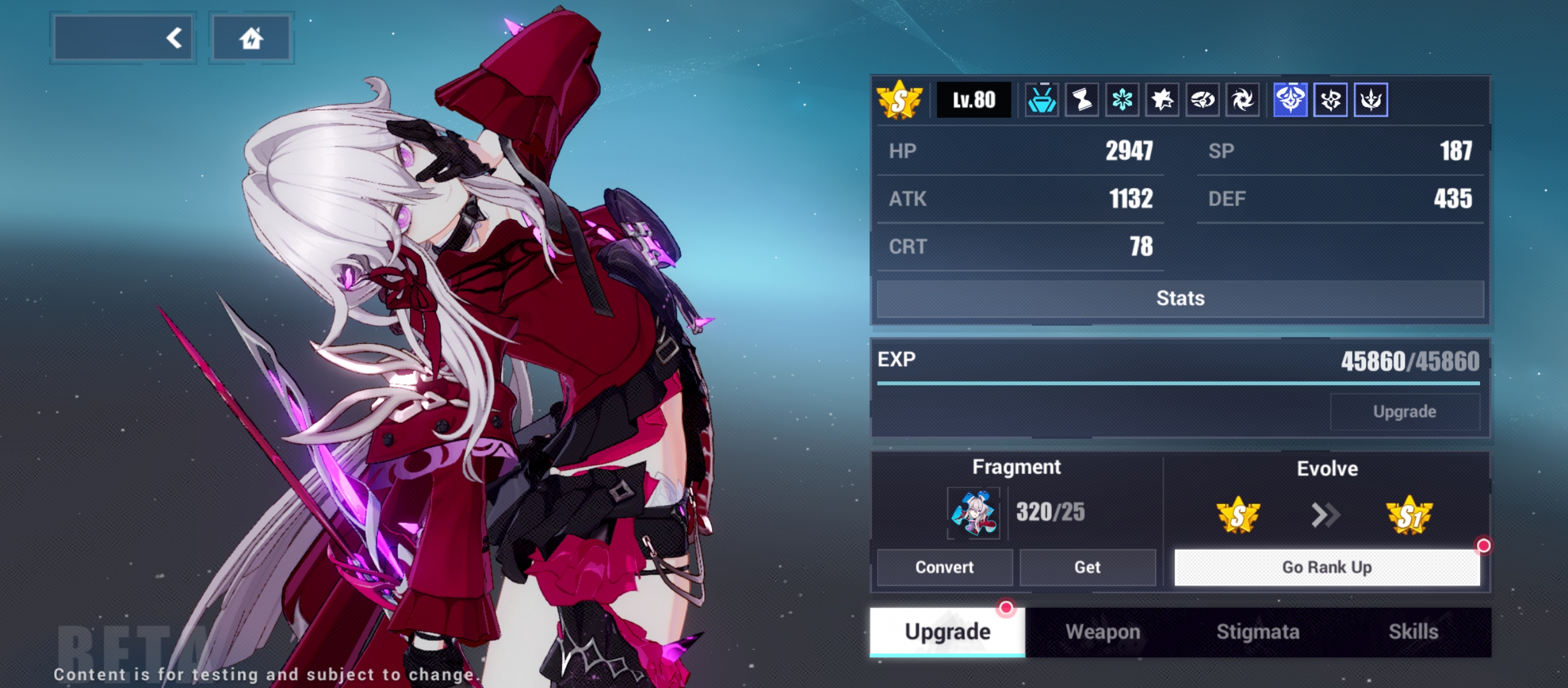Viewport: 1568px width, 688px height.
Task: Click the golden S-rank emblem
Action: click(x=899, y=100)
